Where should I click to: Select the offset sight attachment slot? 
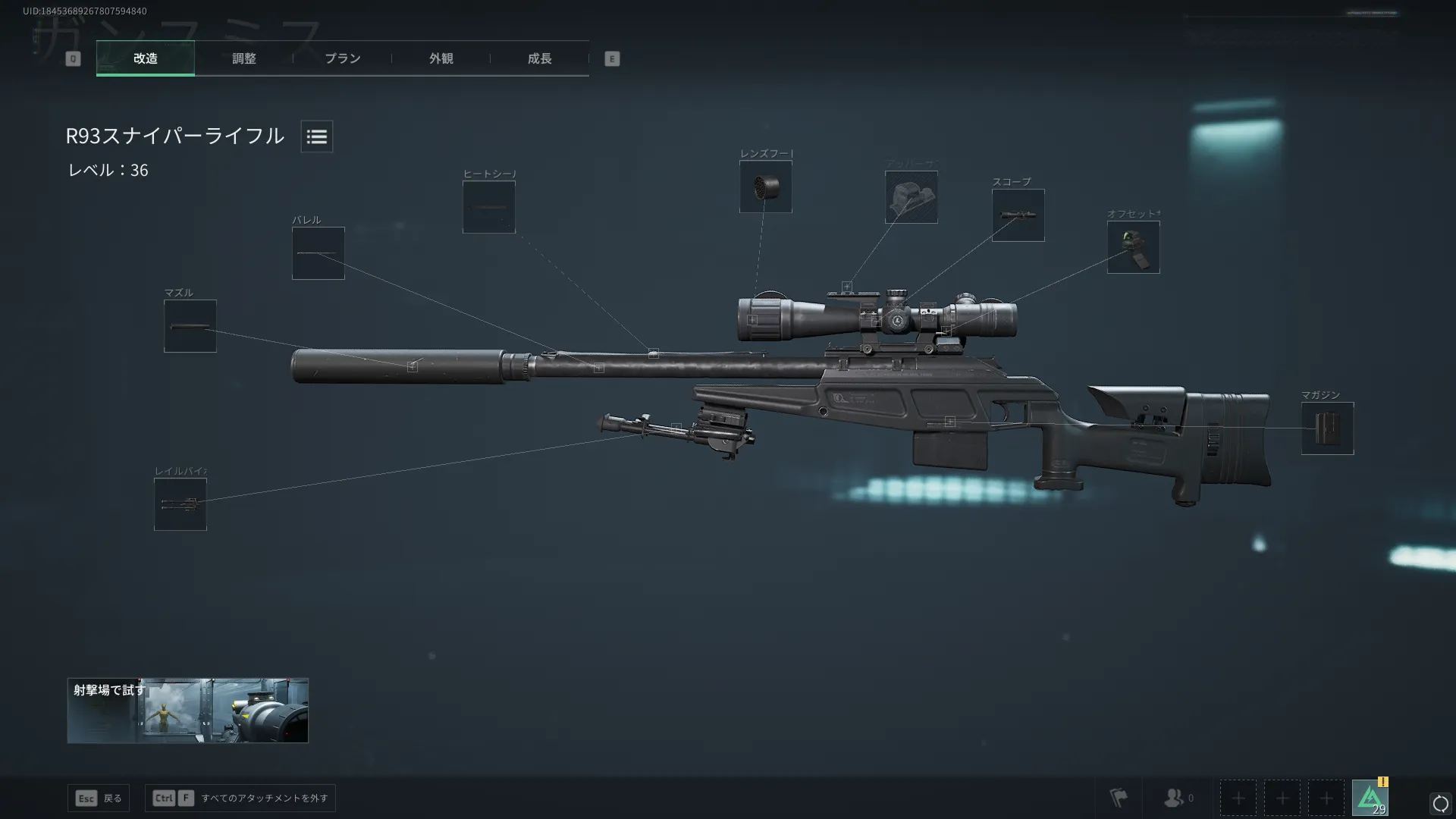[1133, 247]
